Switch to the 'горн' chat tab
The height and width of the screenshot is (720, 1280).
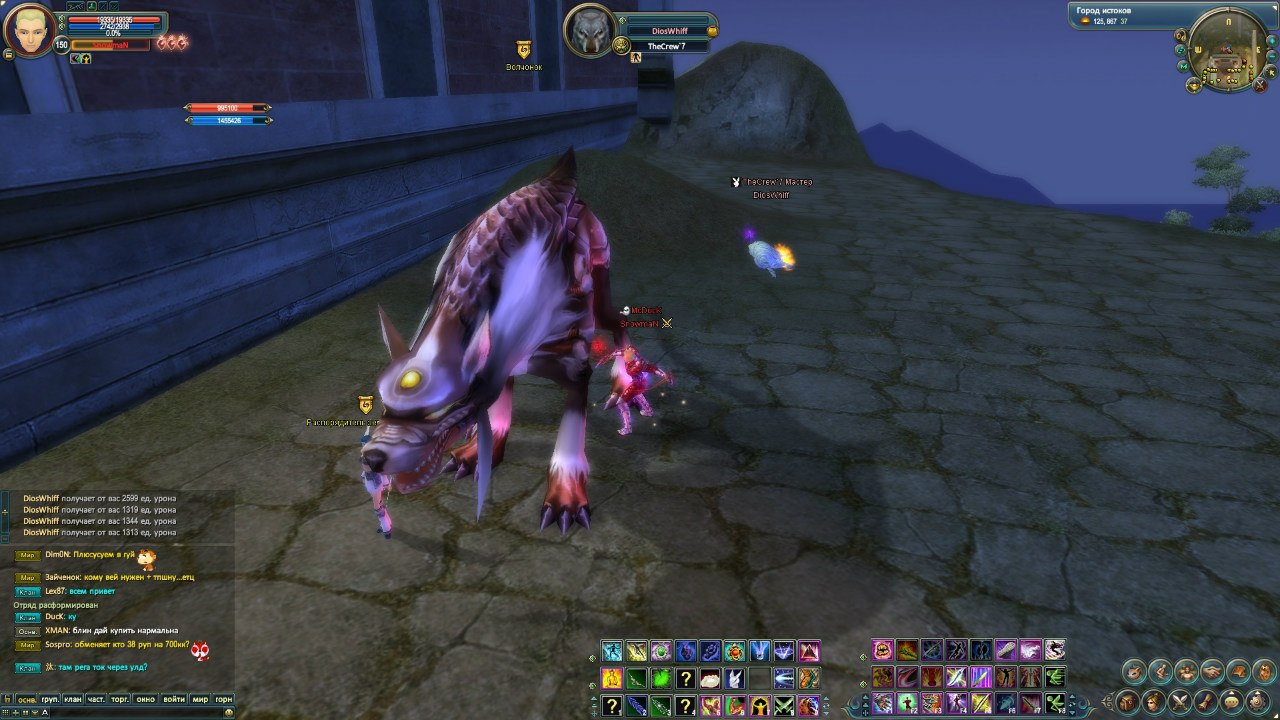pos(223,699)
